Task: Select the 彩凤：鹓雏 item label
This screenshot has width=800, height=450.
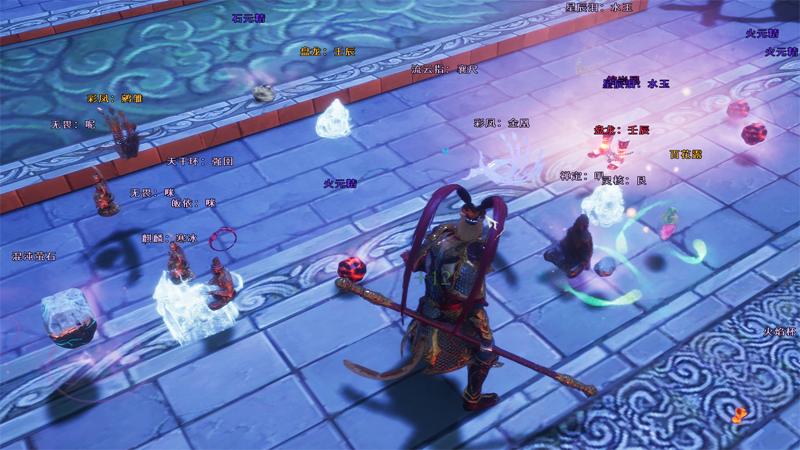Action: click(115, 99)
